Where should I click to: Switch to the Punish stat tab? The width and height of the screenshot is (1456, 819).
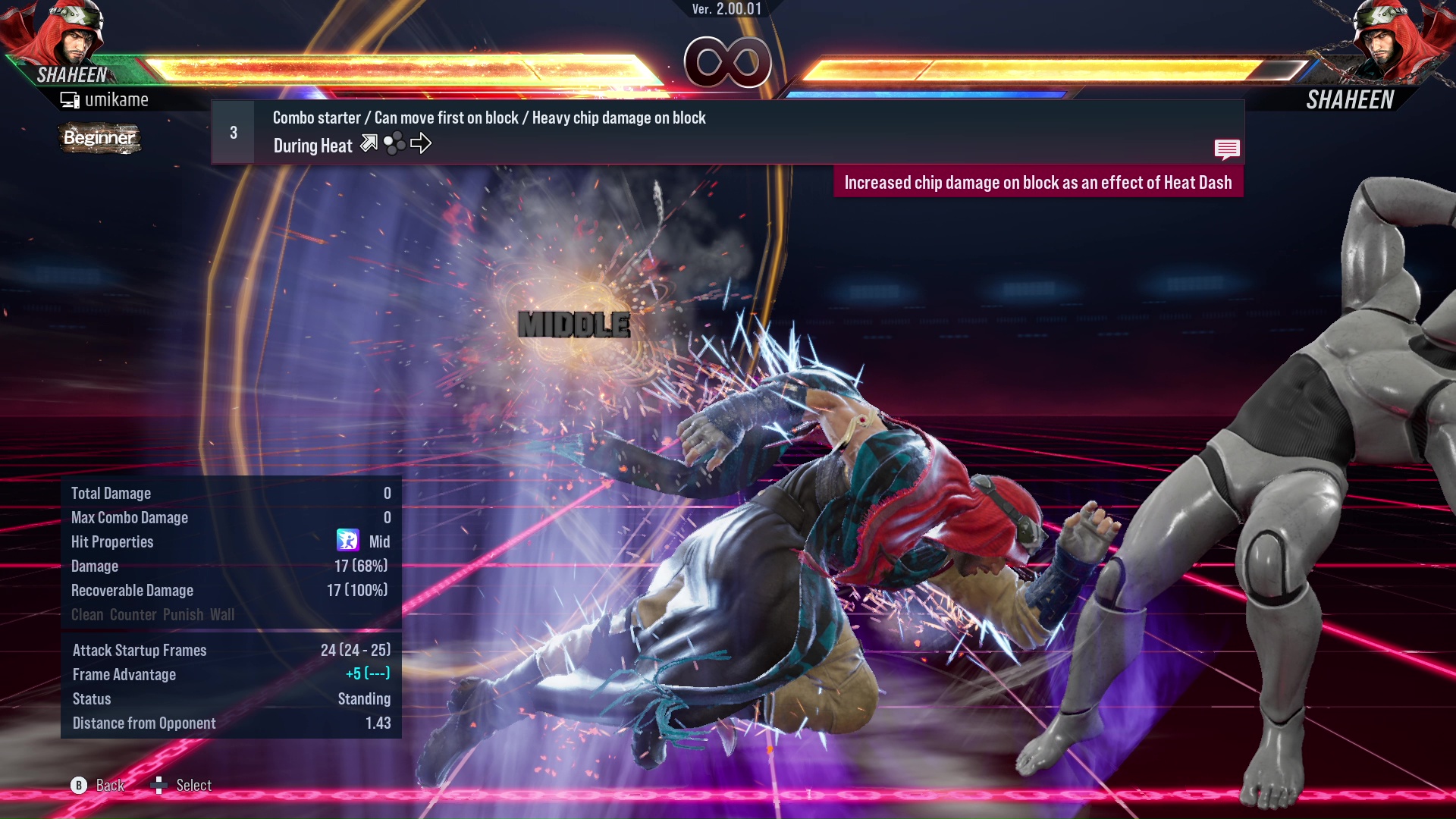click(182, 615)
